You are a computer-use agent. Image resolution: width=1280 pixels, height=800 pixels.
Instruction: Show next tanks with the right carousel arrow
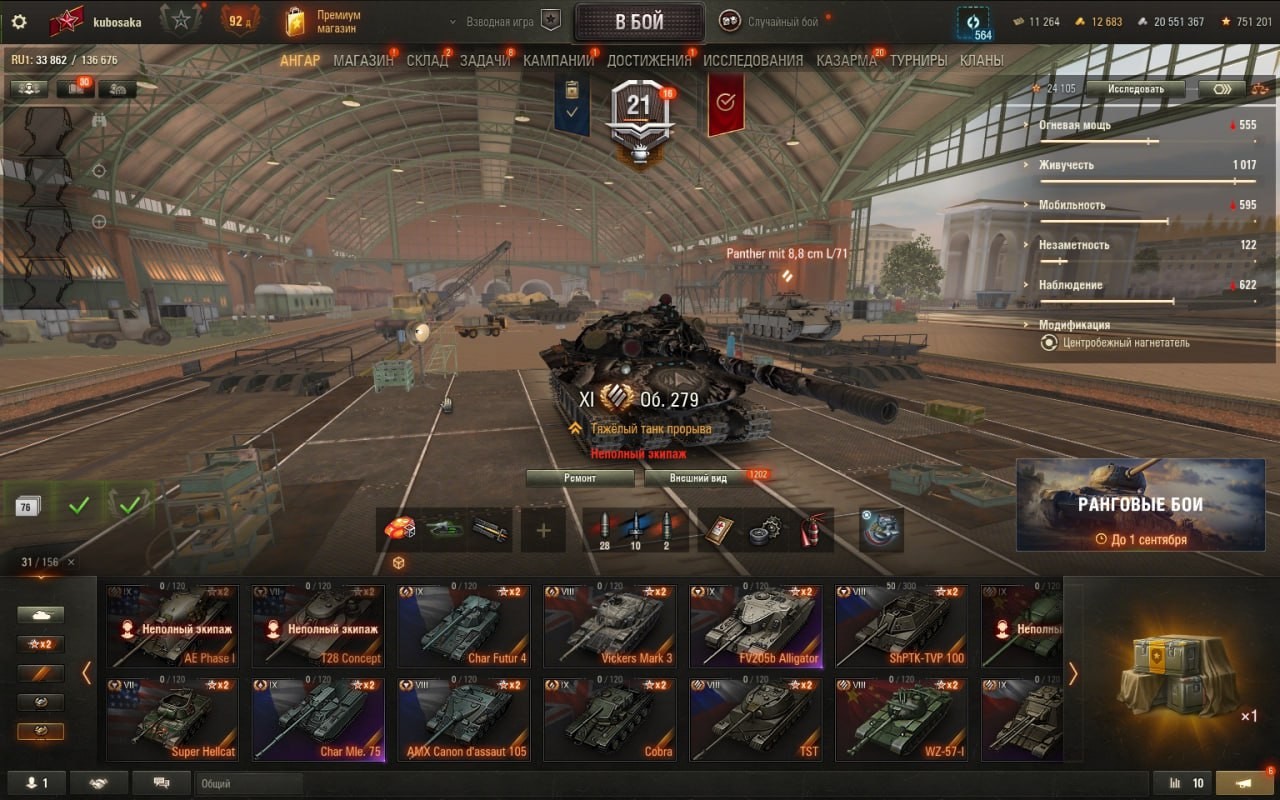[1073, 674]
